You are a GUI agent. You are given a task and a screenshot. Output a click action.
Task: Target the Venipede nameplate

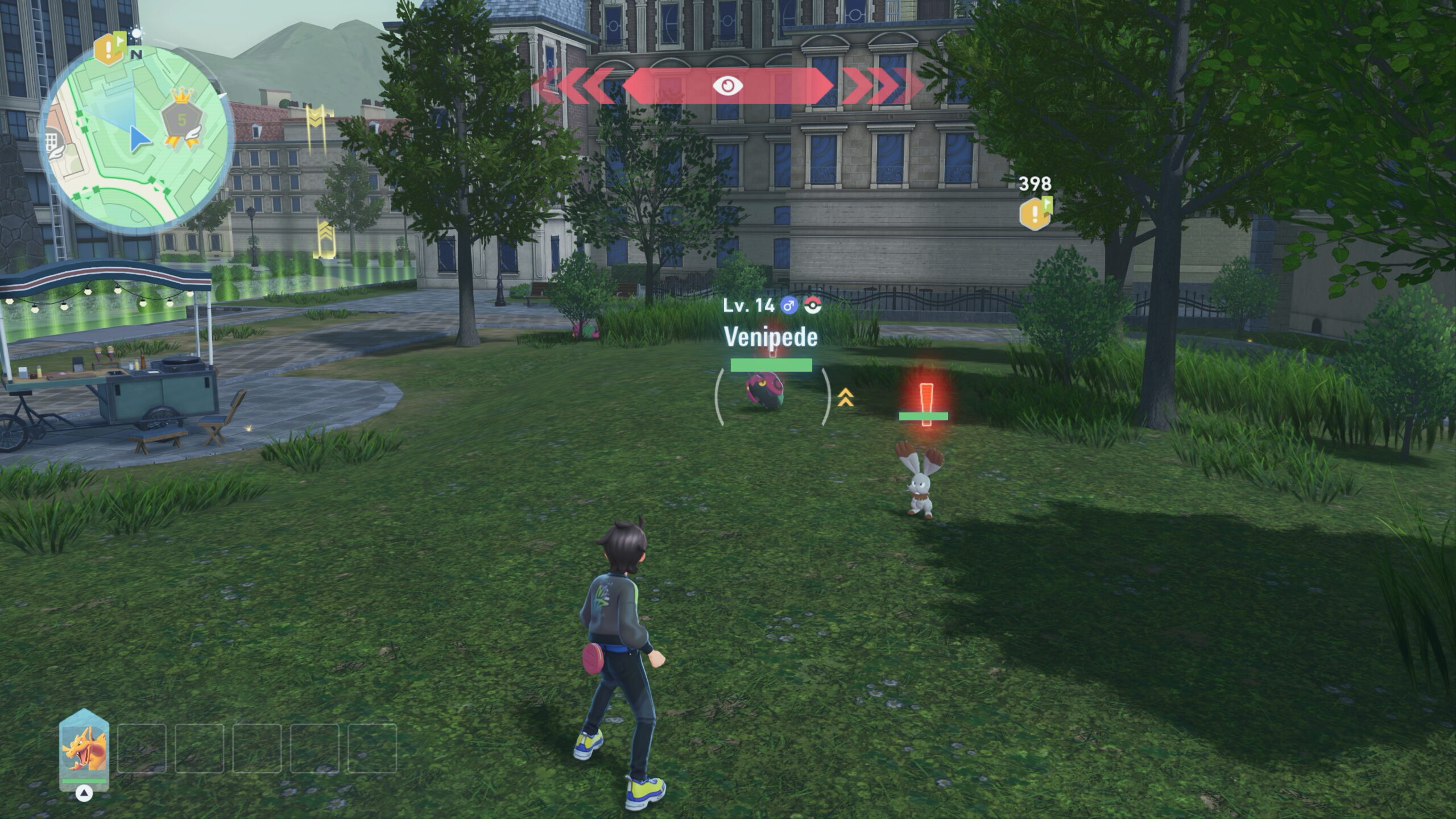point(771,337)
